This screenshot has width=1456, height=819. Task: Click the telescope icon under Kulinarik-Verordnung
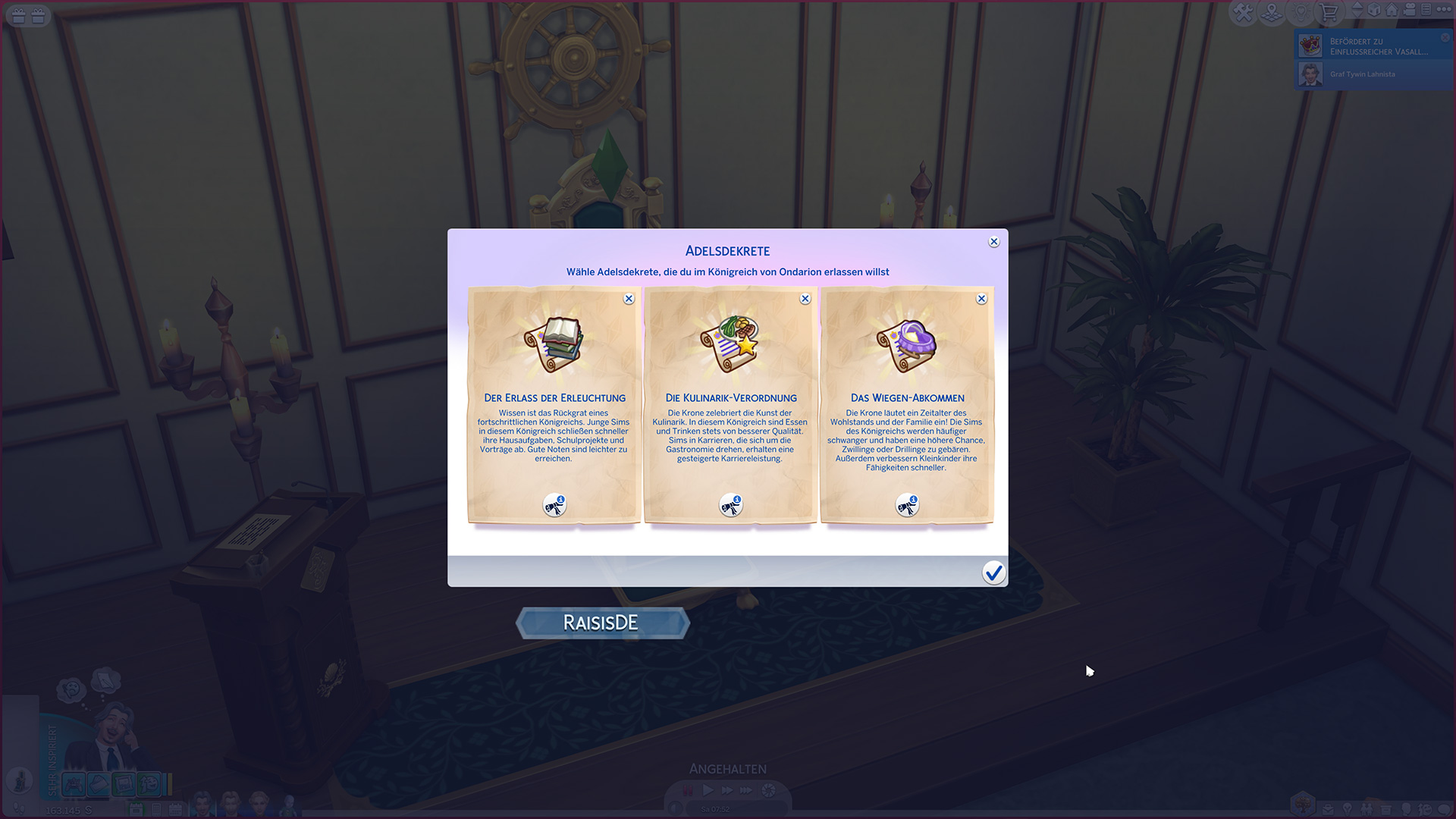point(731,505)
